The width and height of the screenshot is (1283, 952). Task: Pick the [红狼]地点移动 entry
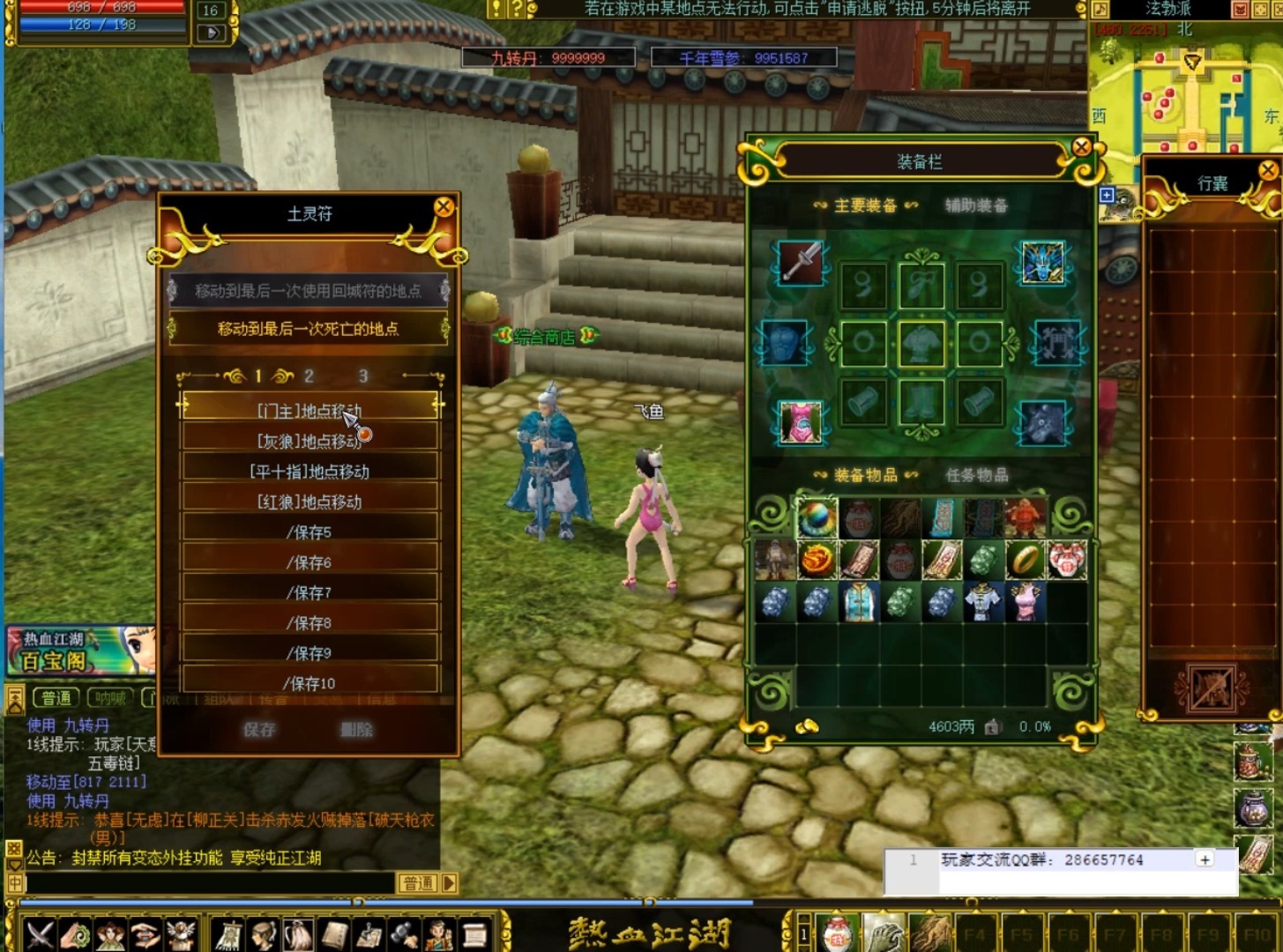310,502
